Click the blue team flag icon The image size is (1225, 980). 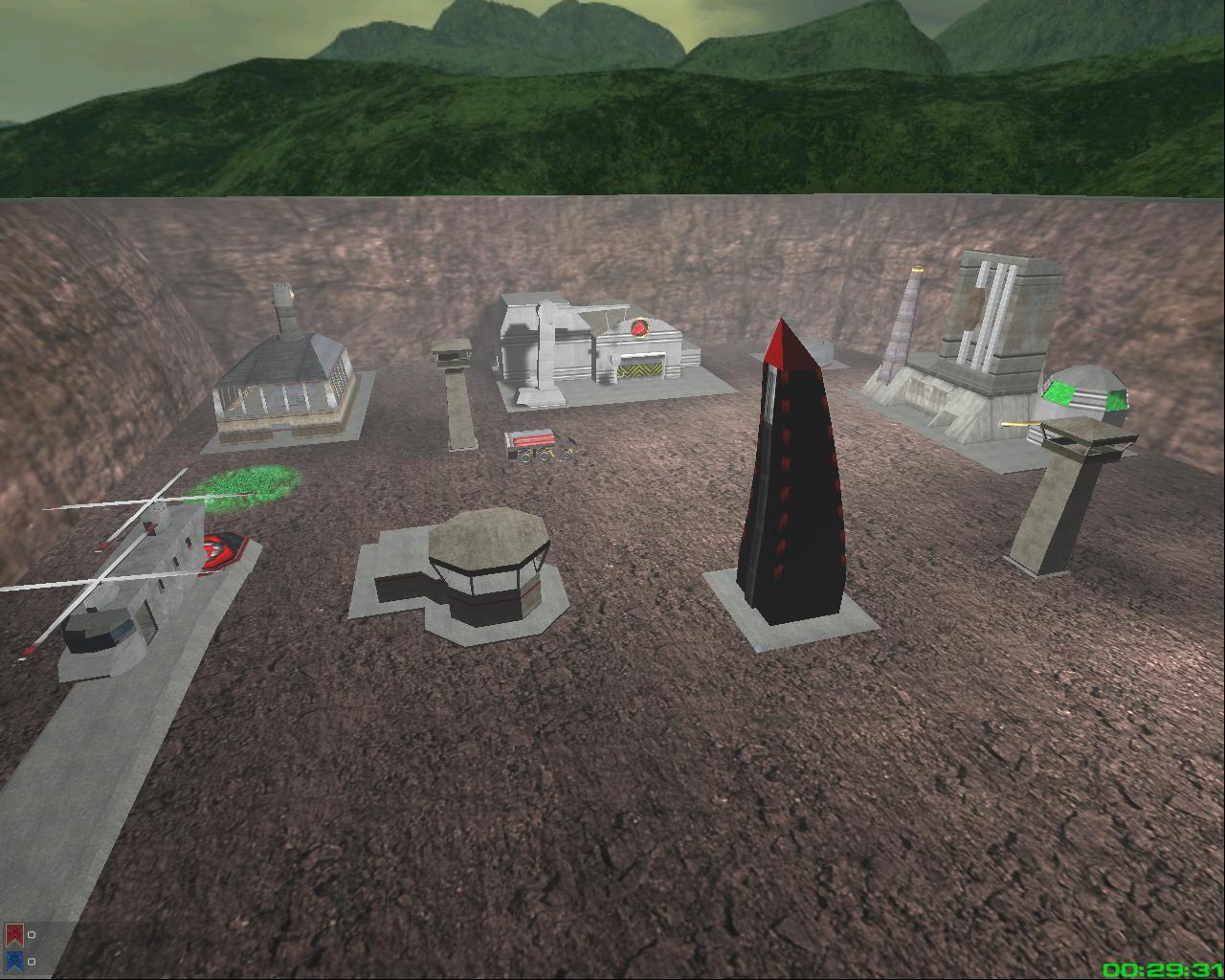13,961
